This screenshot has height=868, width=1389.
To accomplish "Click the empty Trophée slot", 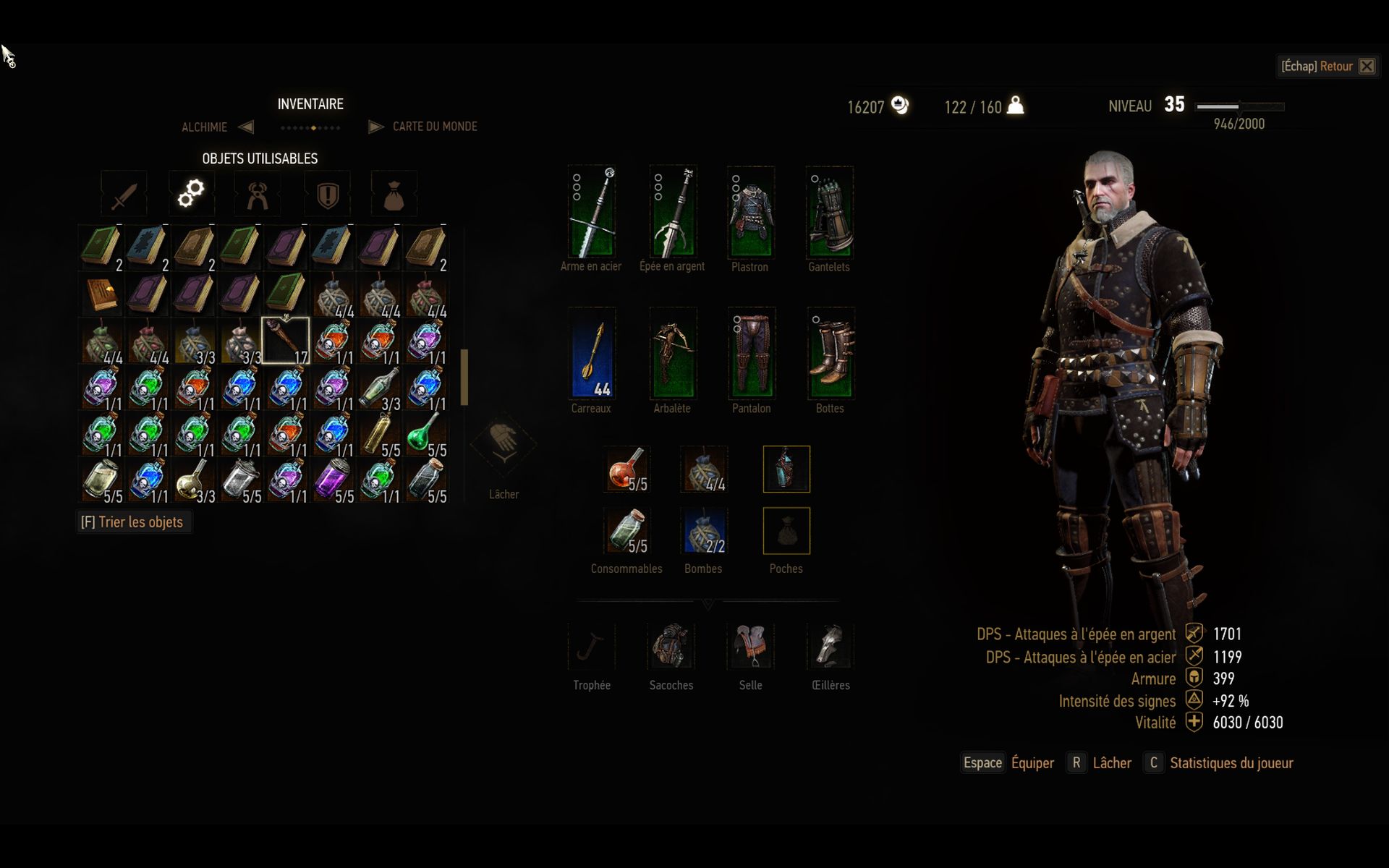I will 592,646.
